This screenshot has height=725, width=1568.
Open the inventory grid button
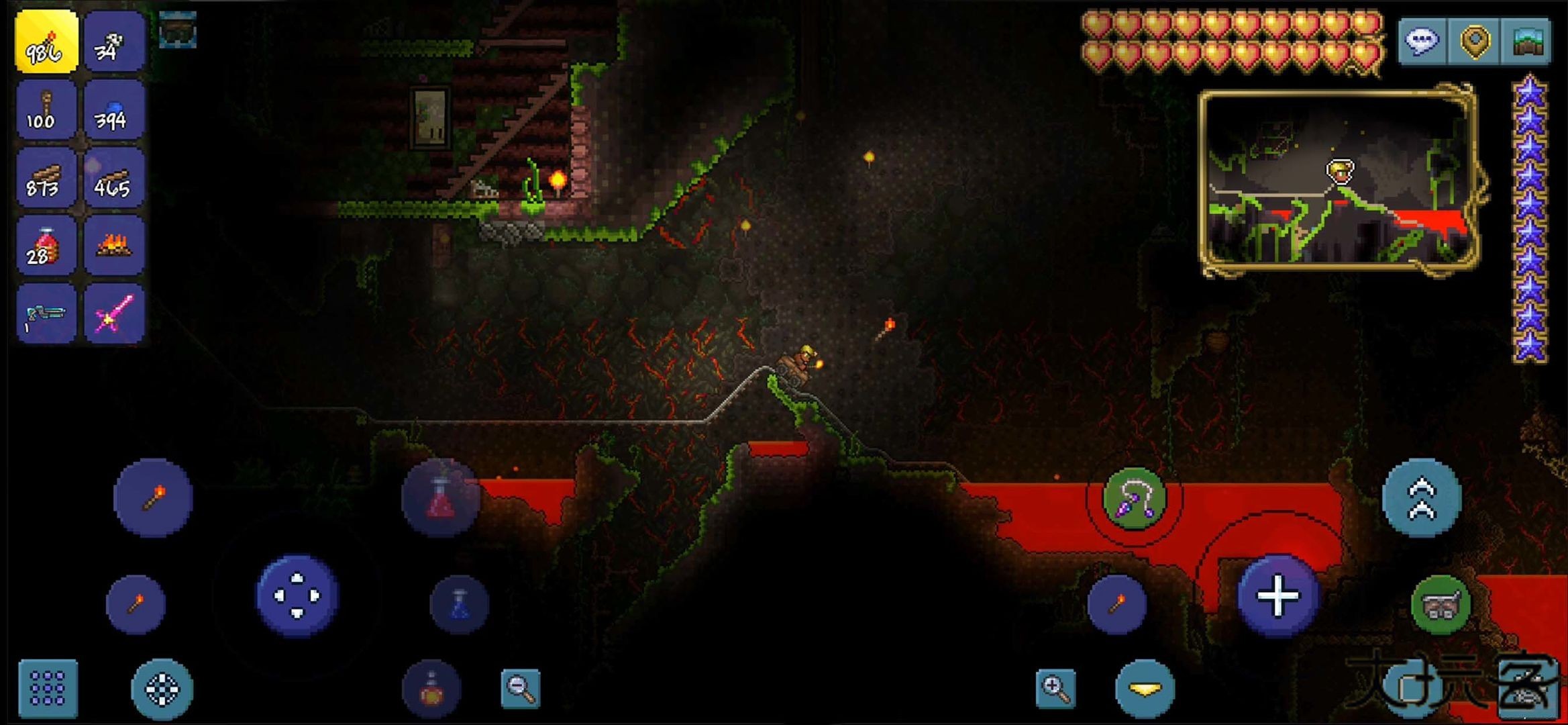pyautogui.click(x=48, y=688)
